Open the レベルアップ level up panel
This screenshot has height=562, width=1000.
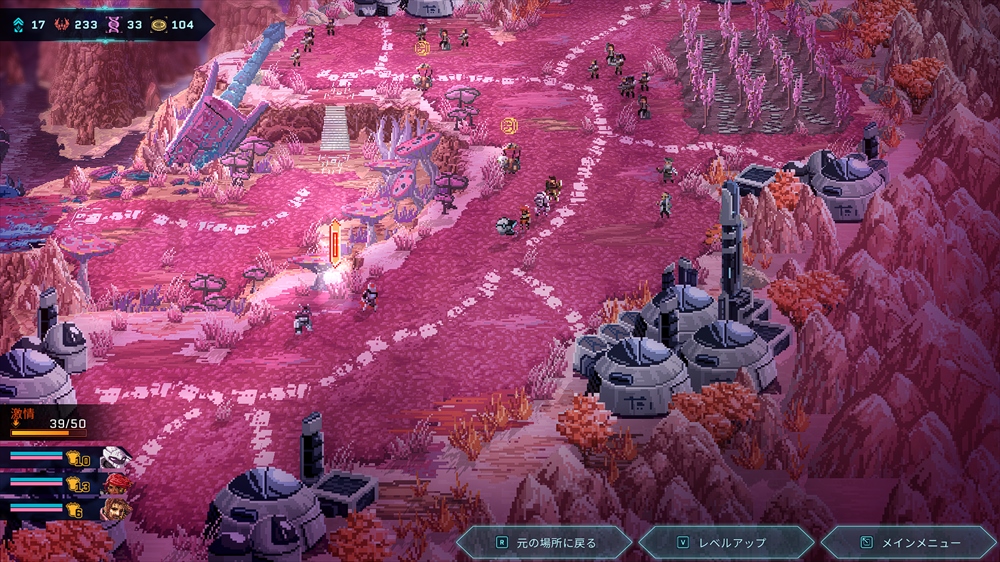click(726, 543)
